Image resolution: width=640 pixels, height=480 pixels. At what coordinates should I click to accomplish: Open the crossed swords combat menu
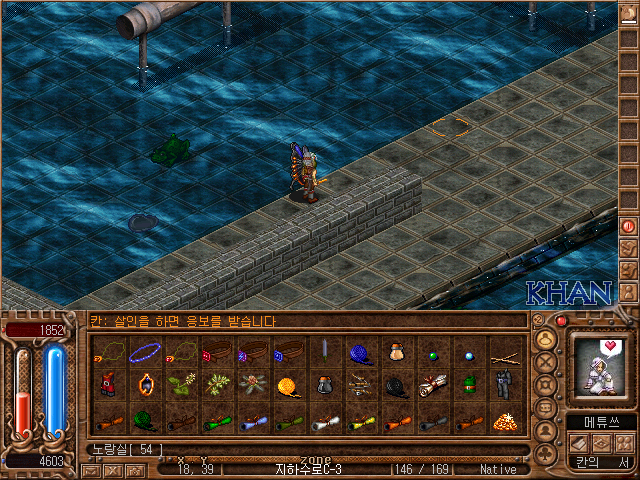[545, 360]
